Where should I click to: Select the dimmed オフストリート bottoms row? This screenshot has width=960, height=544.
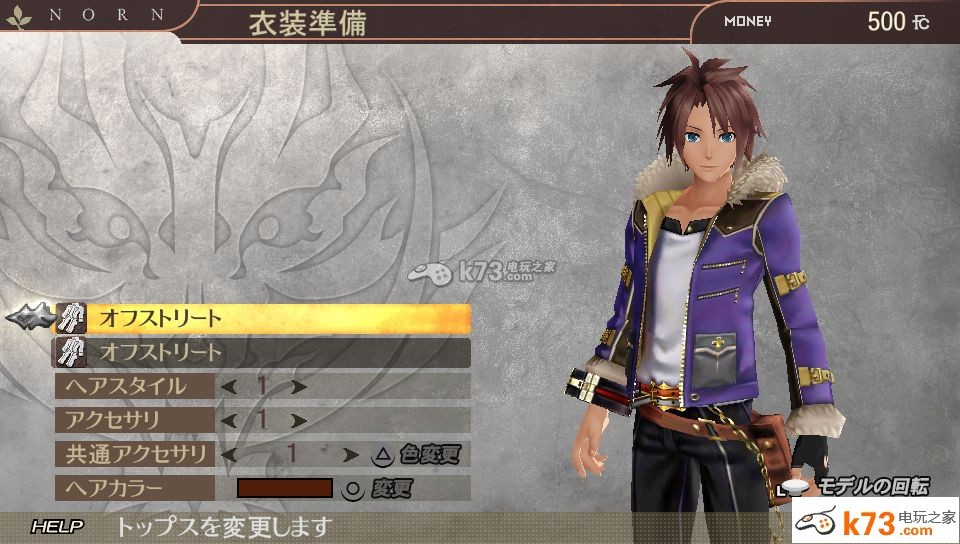pyautogui.click(x=260, y=352)
